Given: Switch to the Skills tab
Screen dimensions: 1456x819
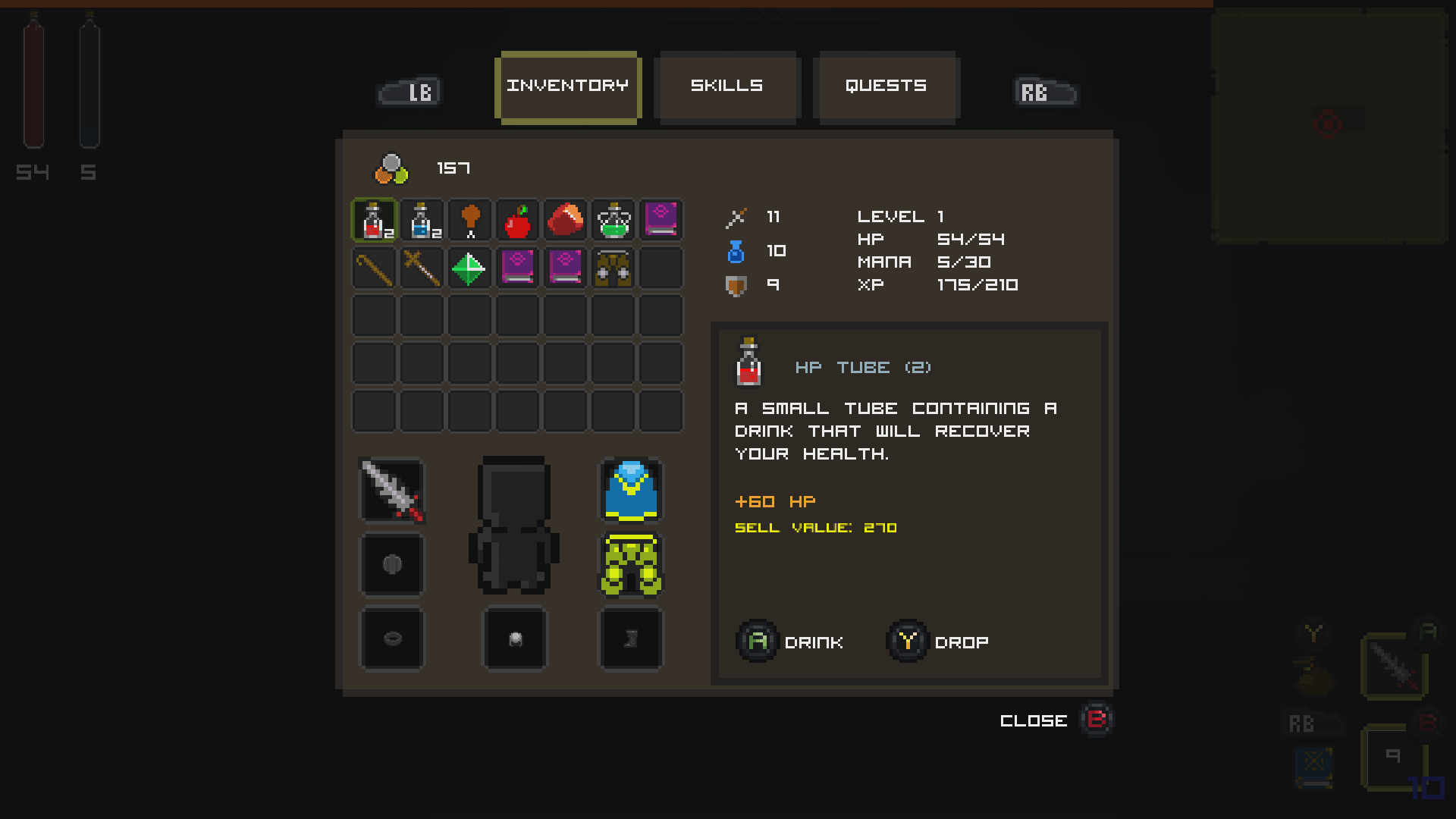Looking at the screenshot, I should click(x=726, y=86).
